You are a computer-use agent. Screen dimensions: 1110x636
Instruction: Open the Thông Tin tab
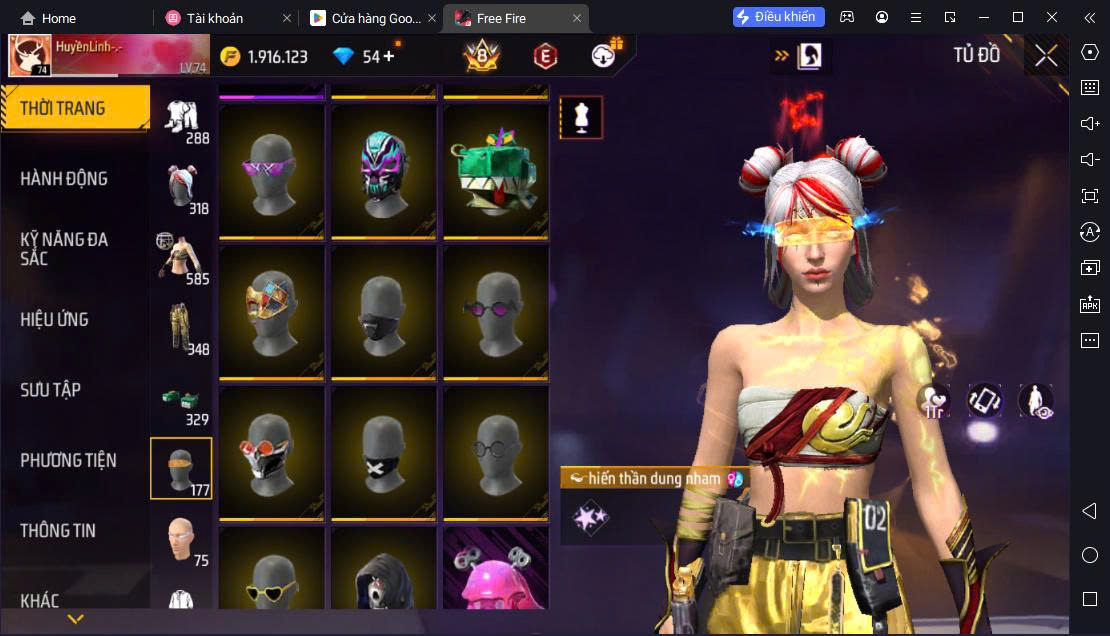pos(58,531)
